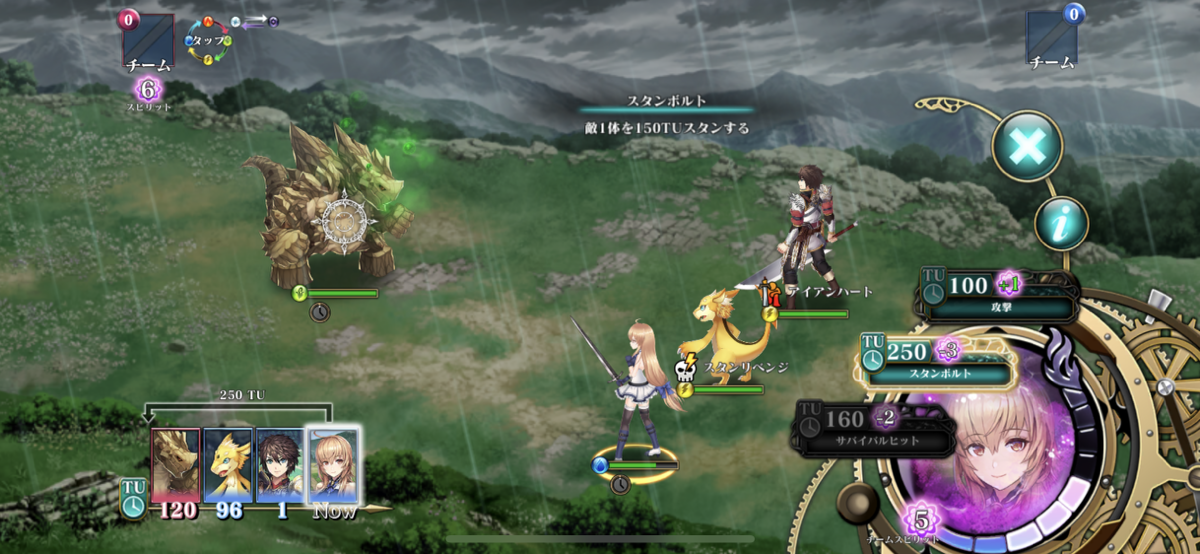Tap the purple team spirit gem showing 5

click(x=918, y=520)
